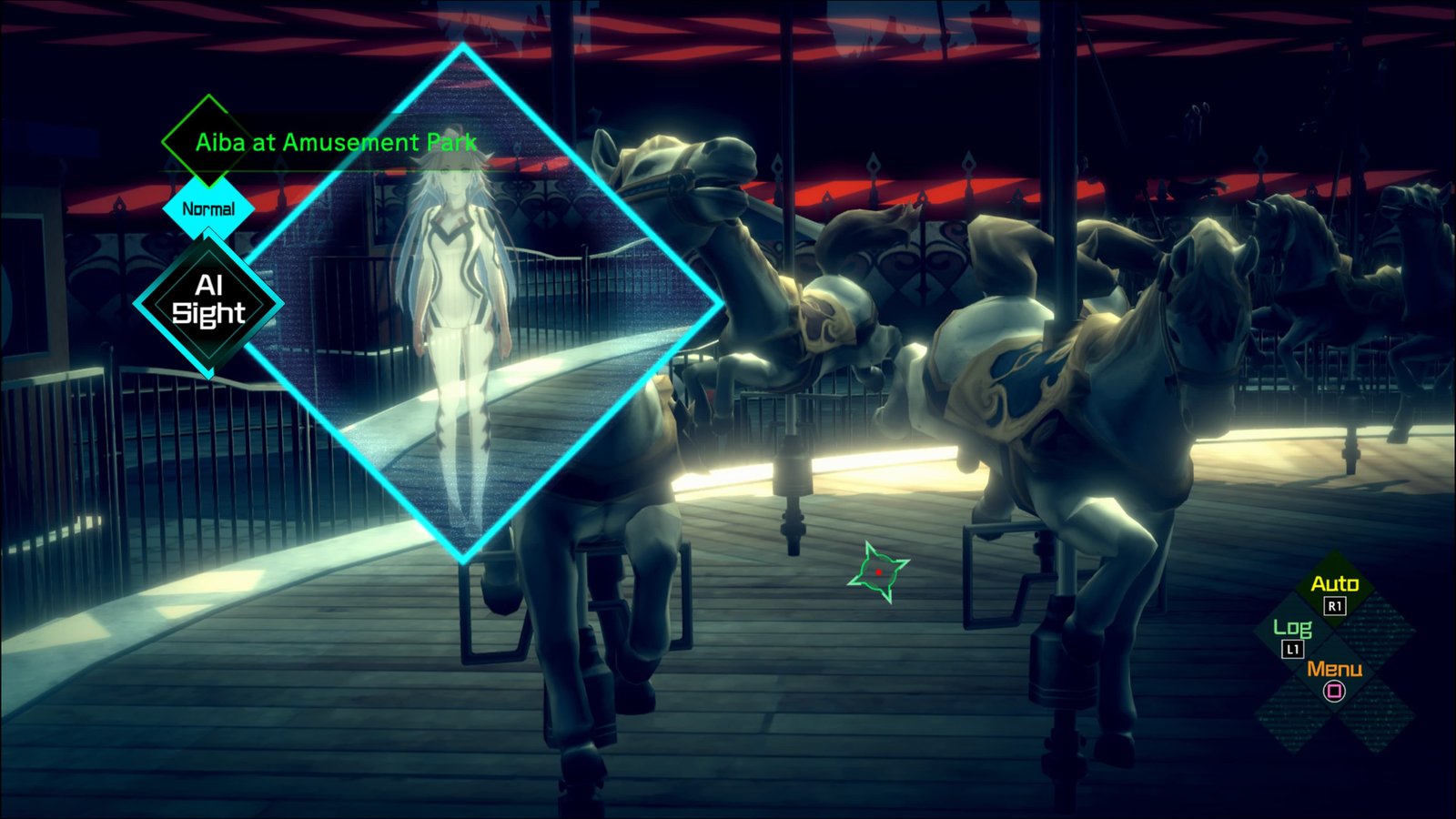This screenshot has height=819, width=1456.
Task: Select the Aiba at Amusement Park thumbnail
Action: (x=464, y=309)
